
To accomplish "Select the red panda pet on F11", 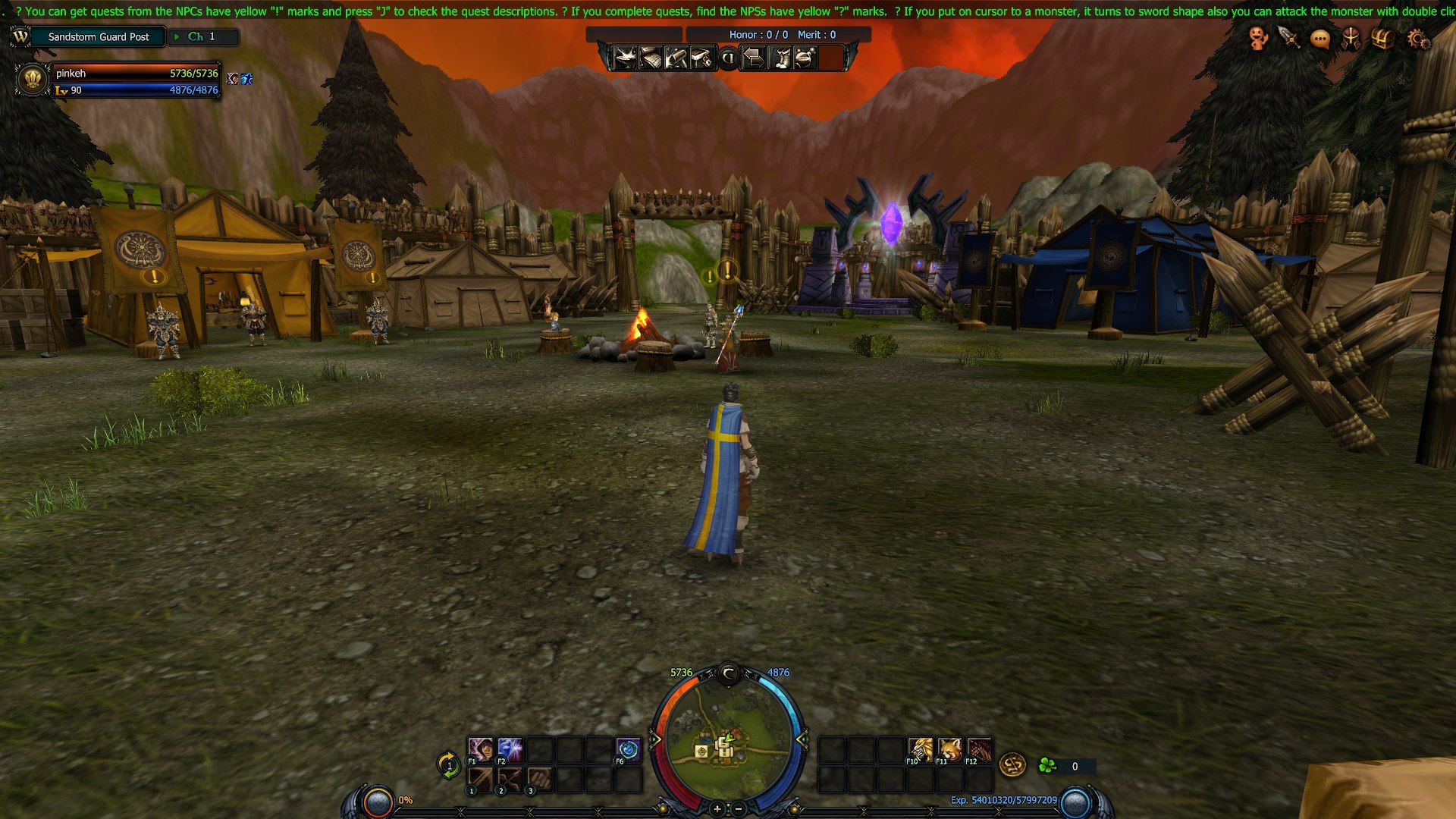I will pos(949,750).
